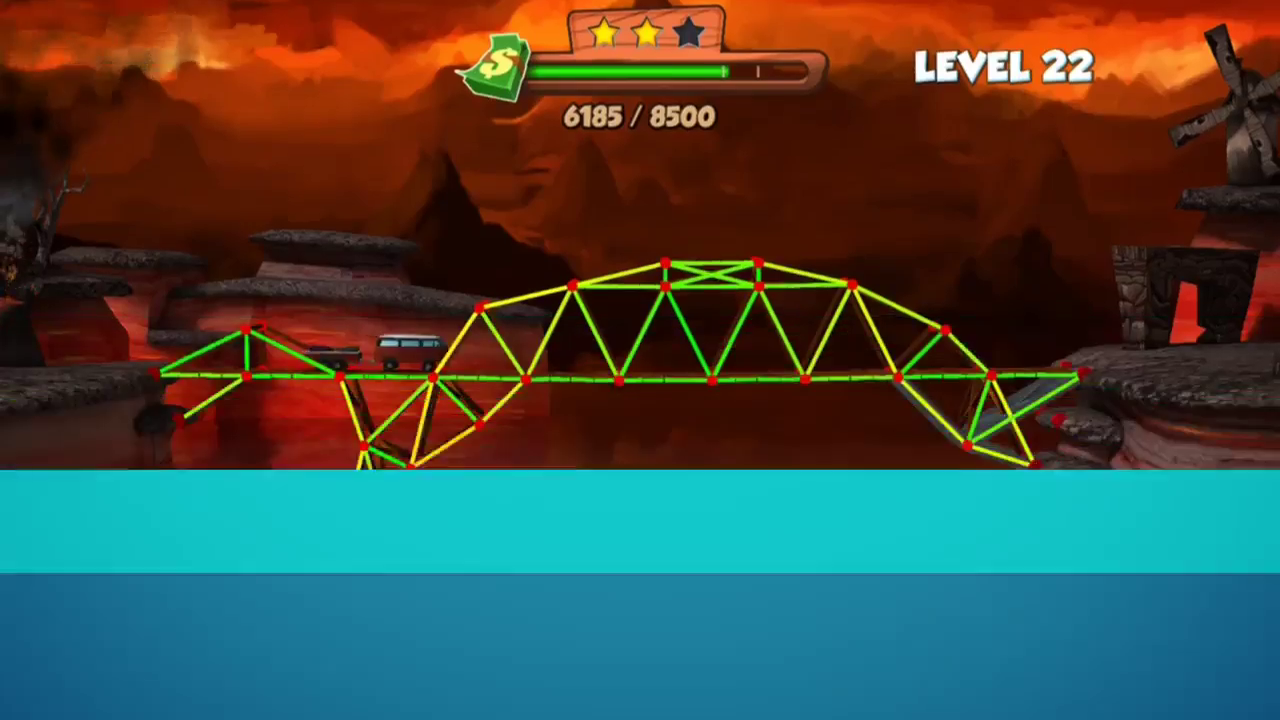Click the unfilled third star
This screenshot has width=1280, height=720.
pos(689,33)
